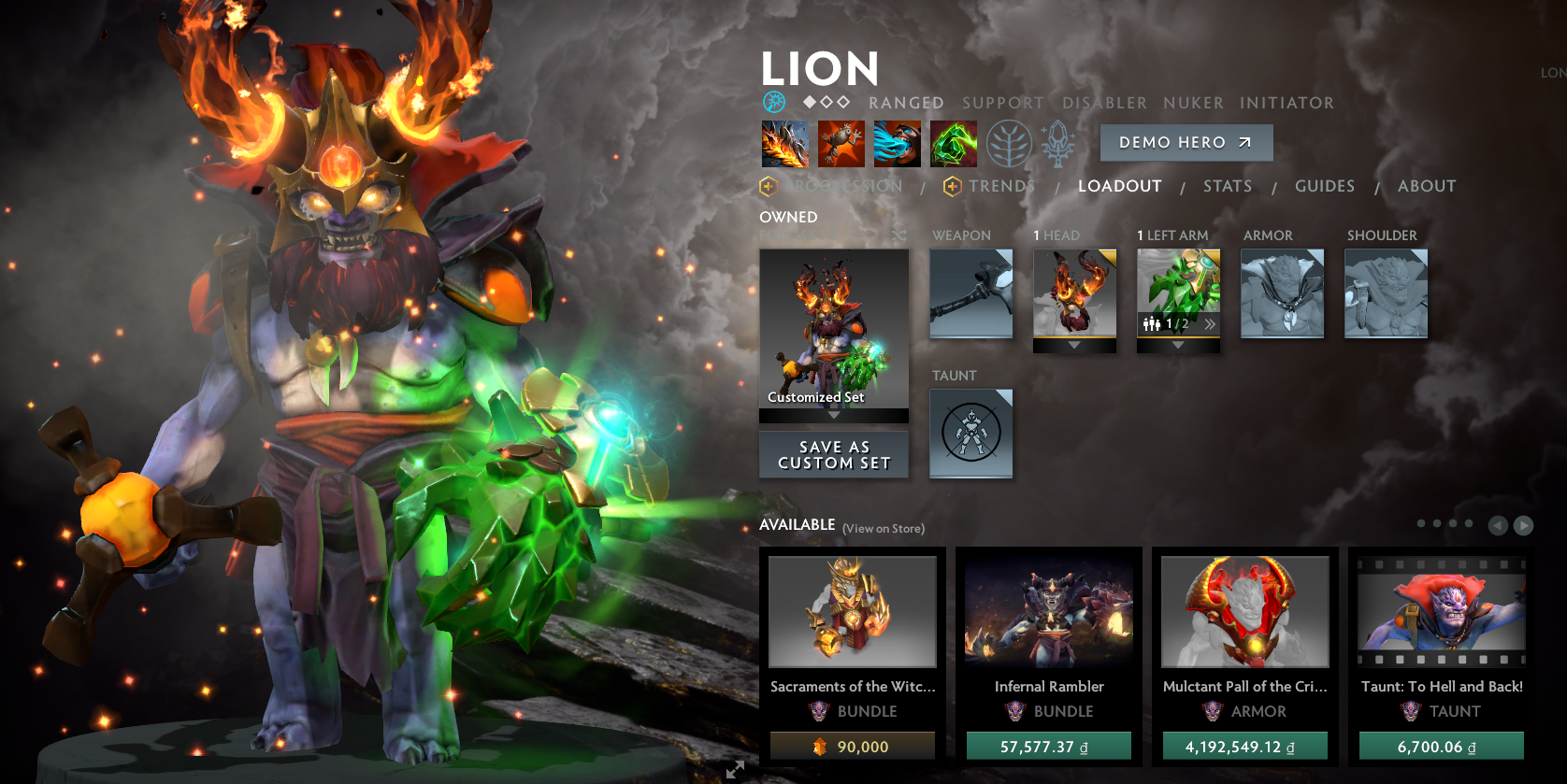This screenshot has width=1567, height=784.
Task: Click the Hex ability icon
Action: point(841,145)
